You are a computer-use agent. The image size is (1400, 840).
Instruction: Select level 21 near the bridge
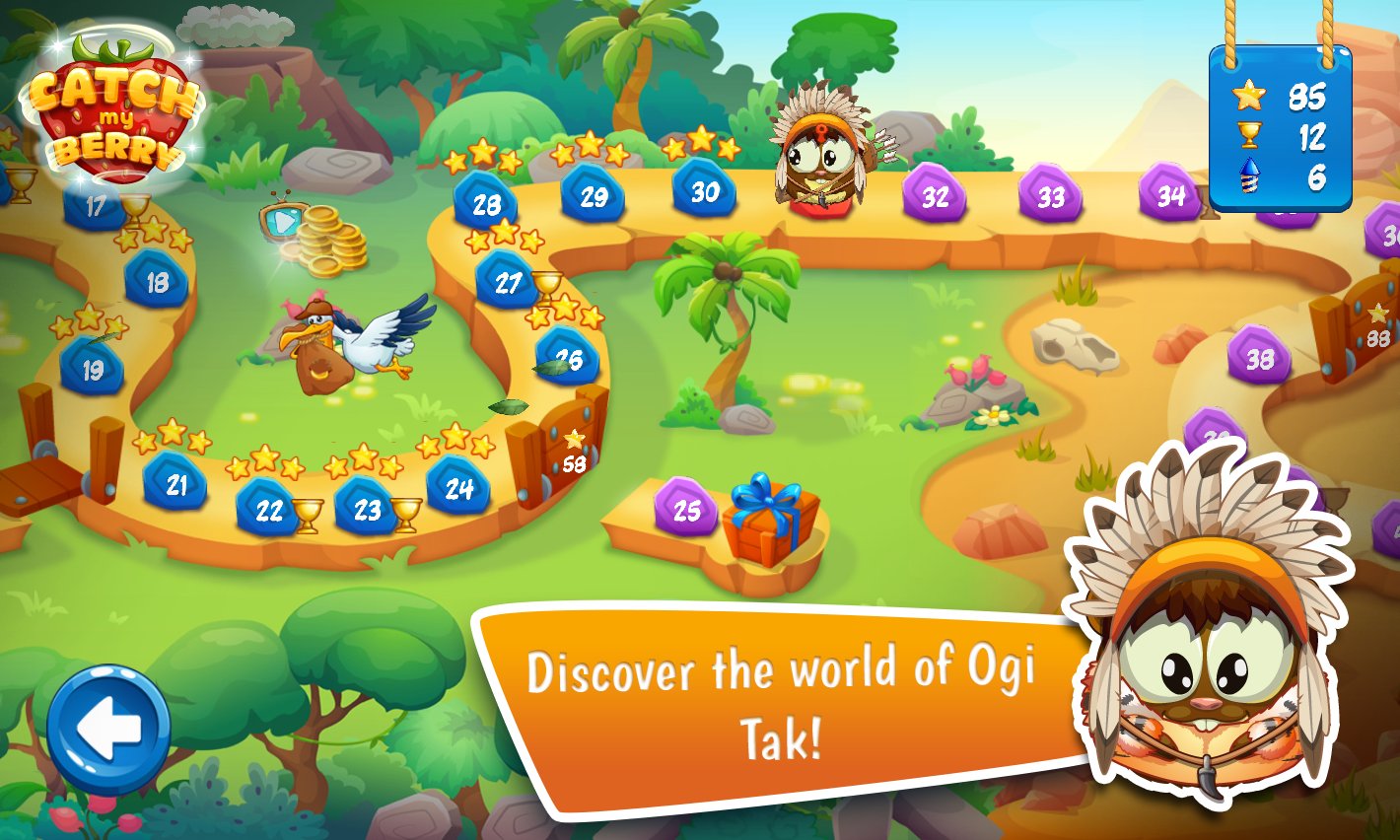coord(177,483)
